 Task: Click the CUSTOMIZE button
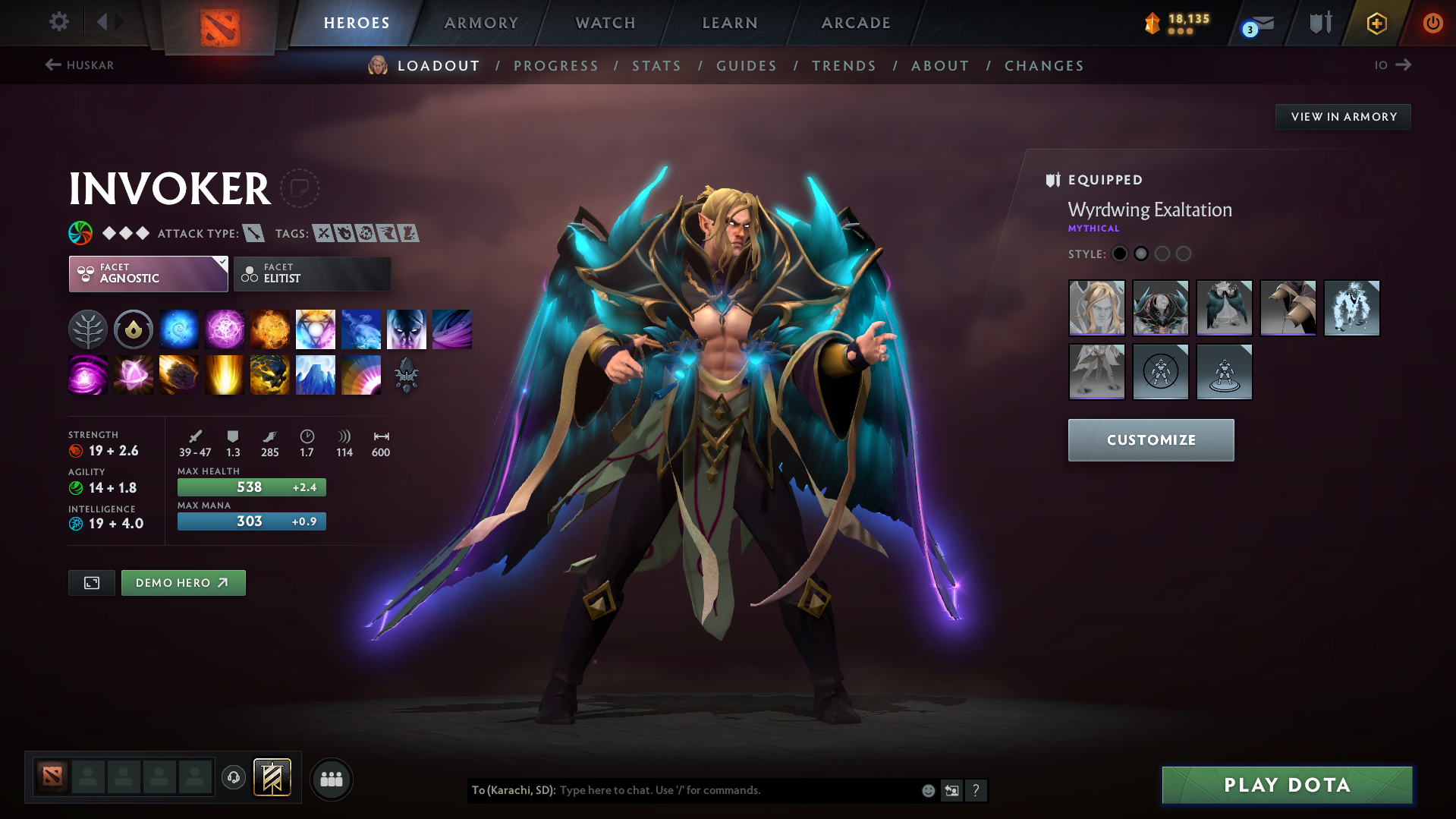1150,439
